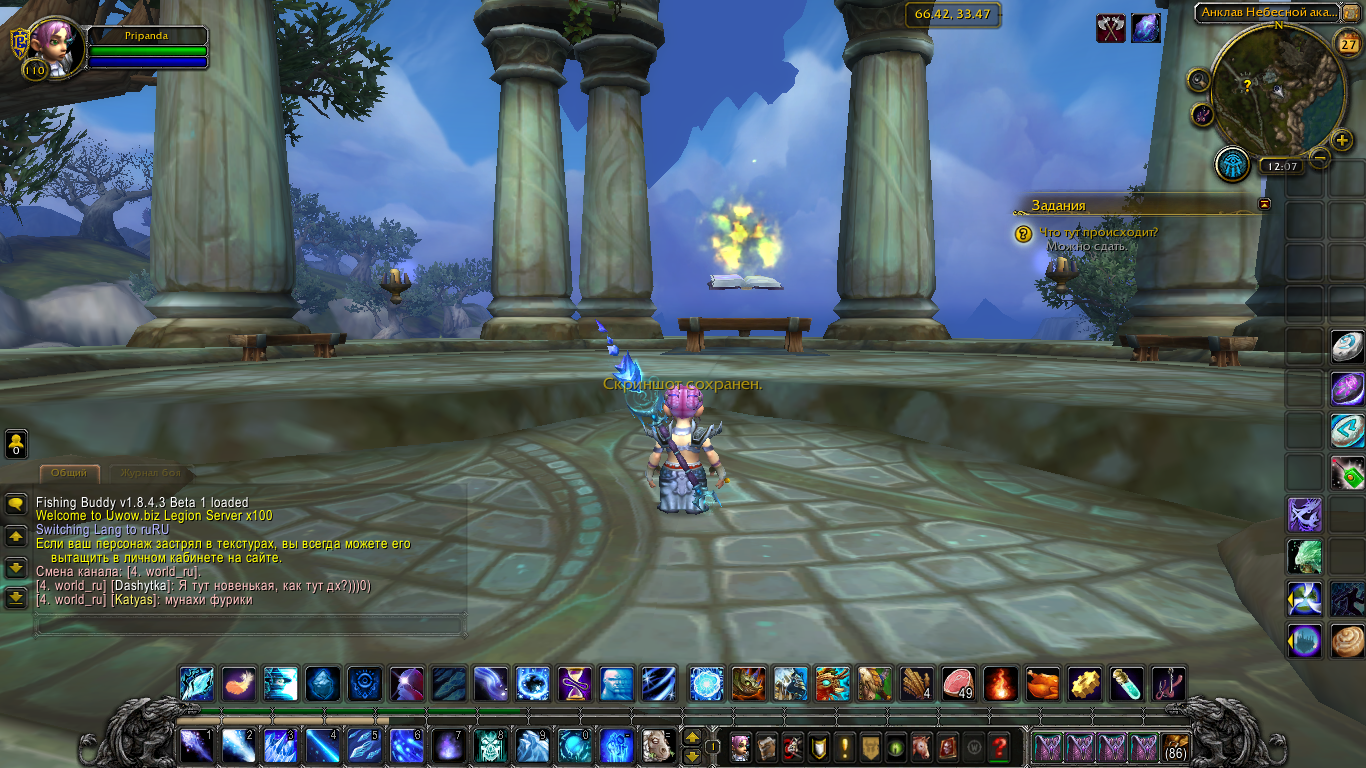Open the calendar button showing 27
1366x768 pixels.
[x=1346, y=45]
